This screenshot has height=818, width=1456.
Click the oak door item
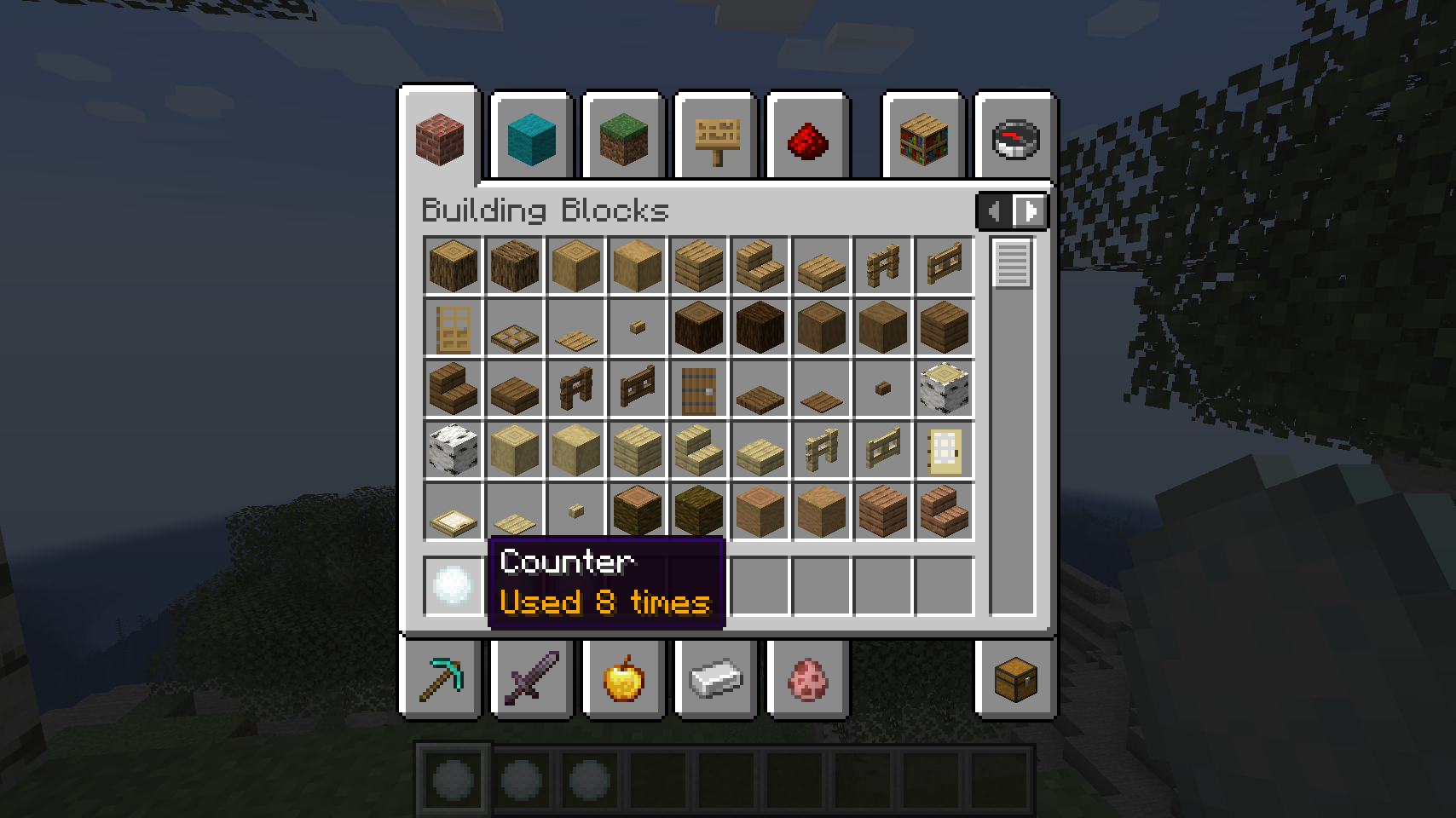(453, 328)
